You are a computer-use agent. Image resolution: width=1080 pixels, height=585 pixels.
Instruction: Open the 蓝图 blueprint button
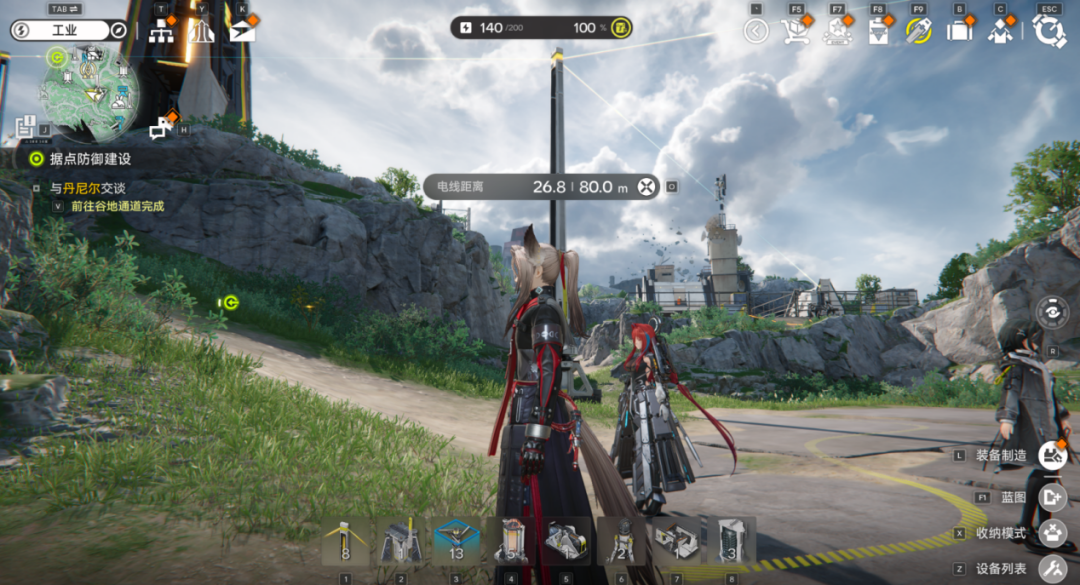tap(1052, 495)
